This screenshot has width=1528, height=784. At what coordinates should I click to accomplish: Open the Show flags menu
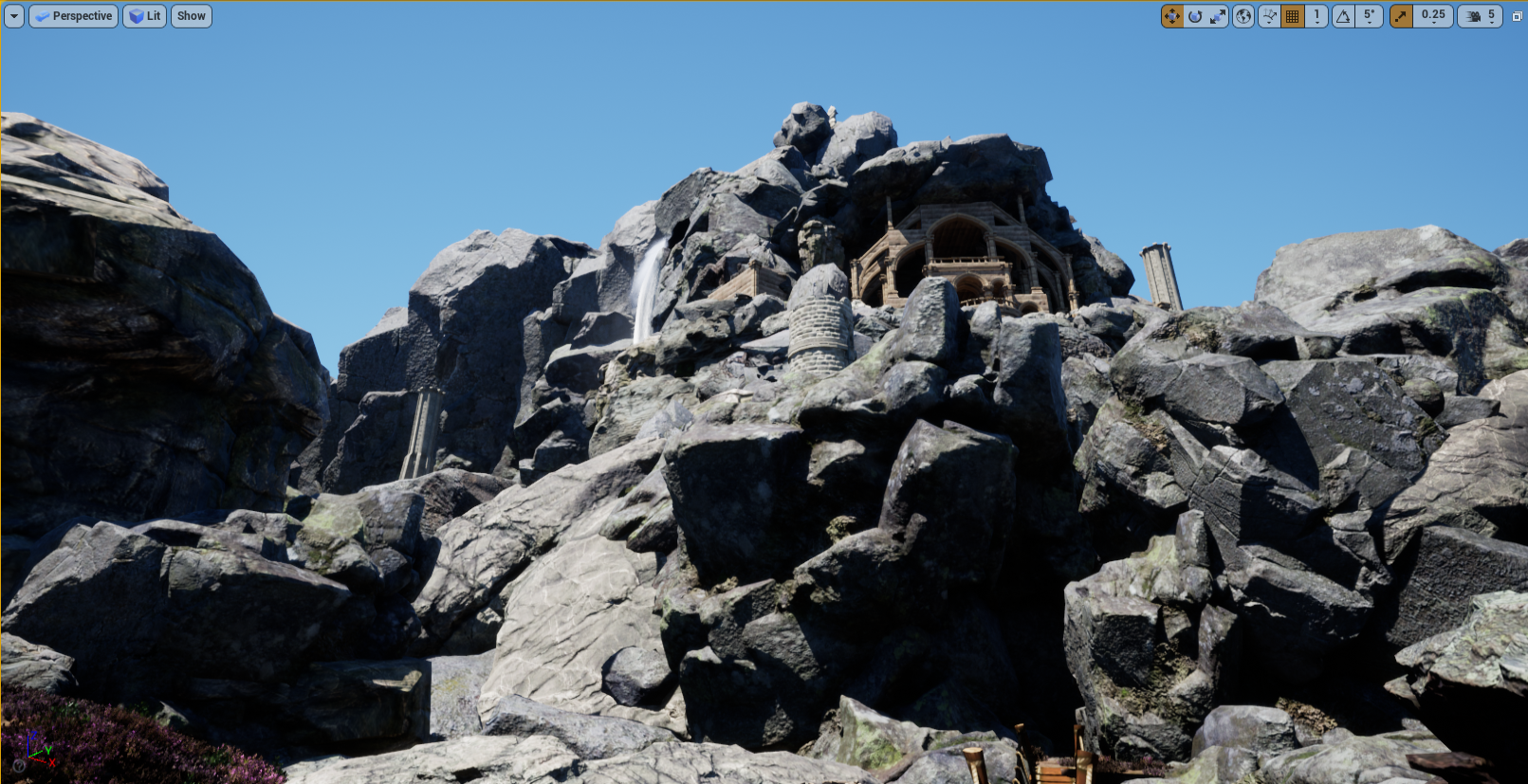[191, 16]
